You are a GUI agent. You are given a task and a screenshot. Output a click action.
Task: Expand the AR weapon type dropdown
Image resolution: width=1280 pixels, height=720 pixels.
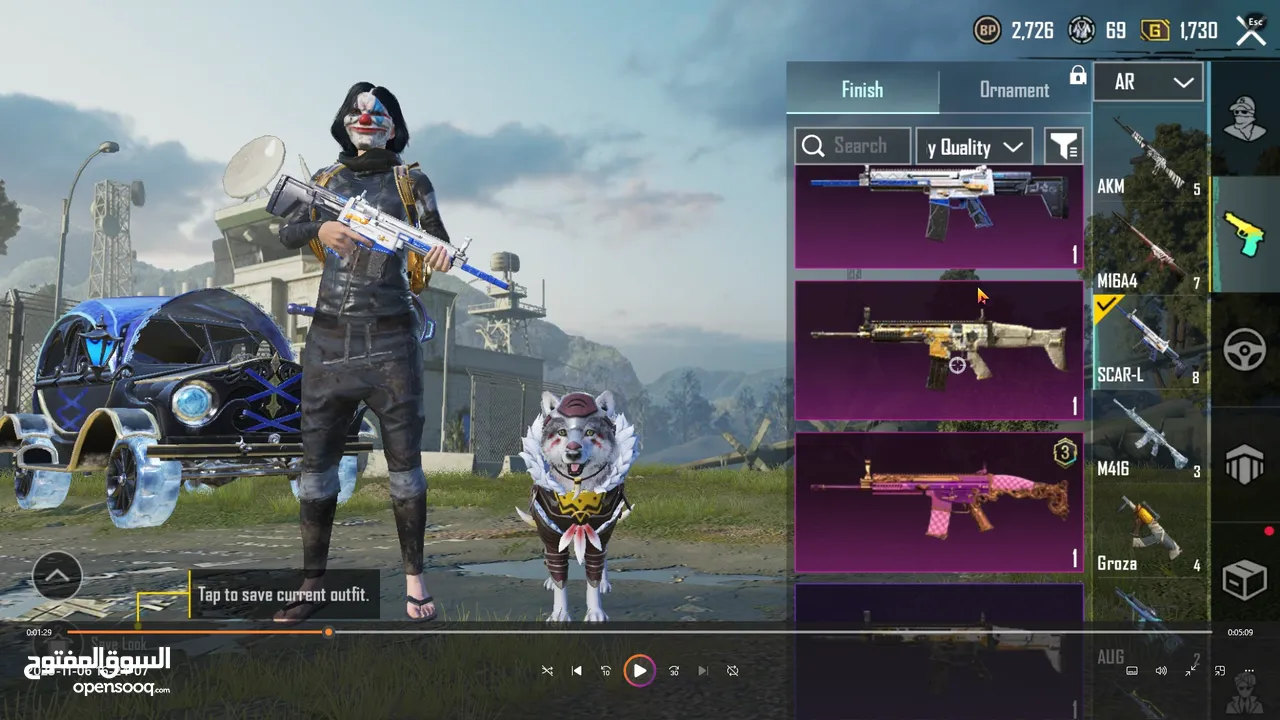coord(1147,83)
